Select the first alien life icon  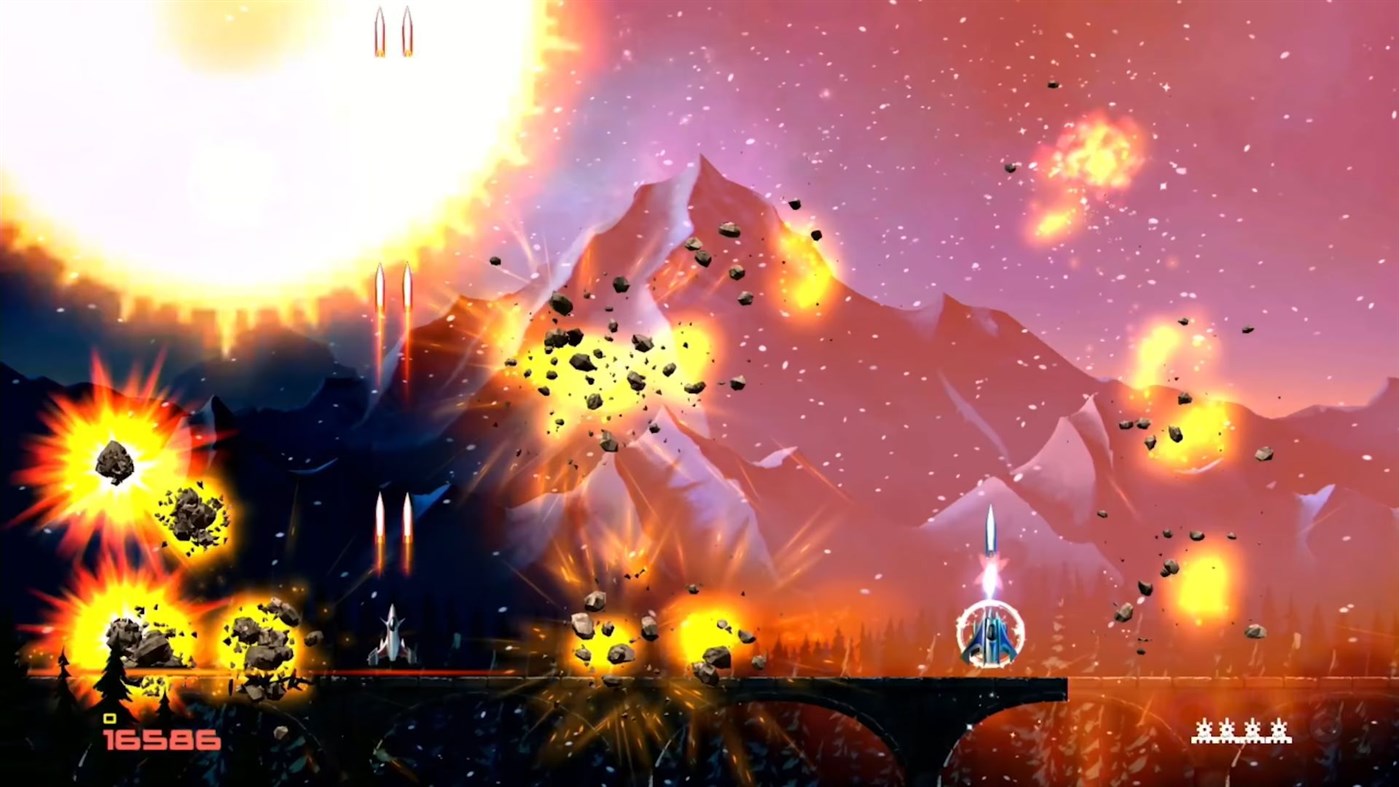pos(1204,730)
